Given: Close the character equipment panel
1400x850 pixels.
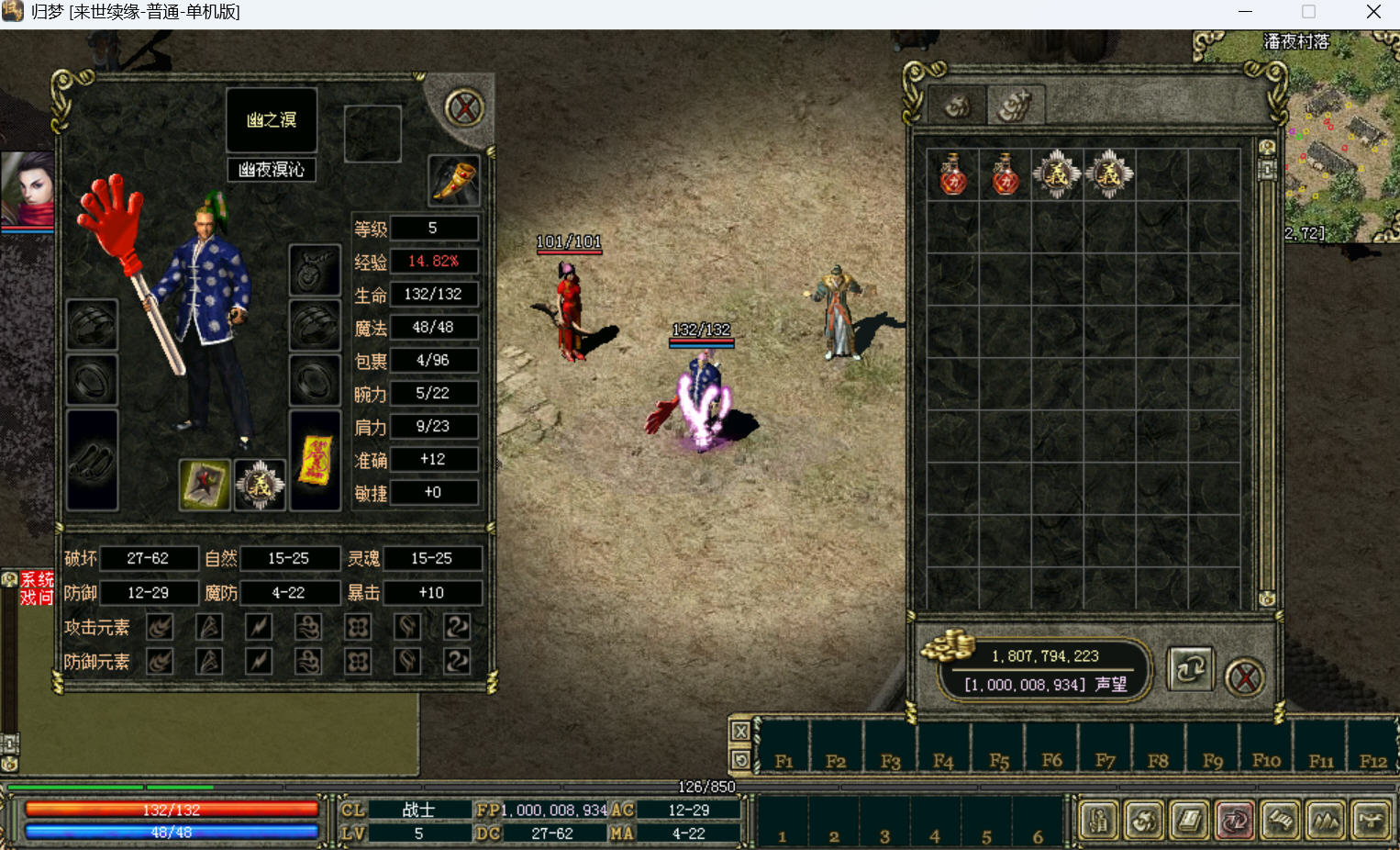Looking at the screenshot, I should click(x=464, y=108).
